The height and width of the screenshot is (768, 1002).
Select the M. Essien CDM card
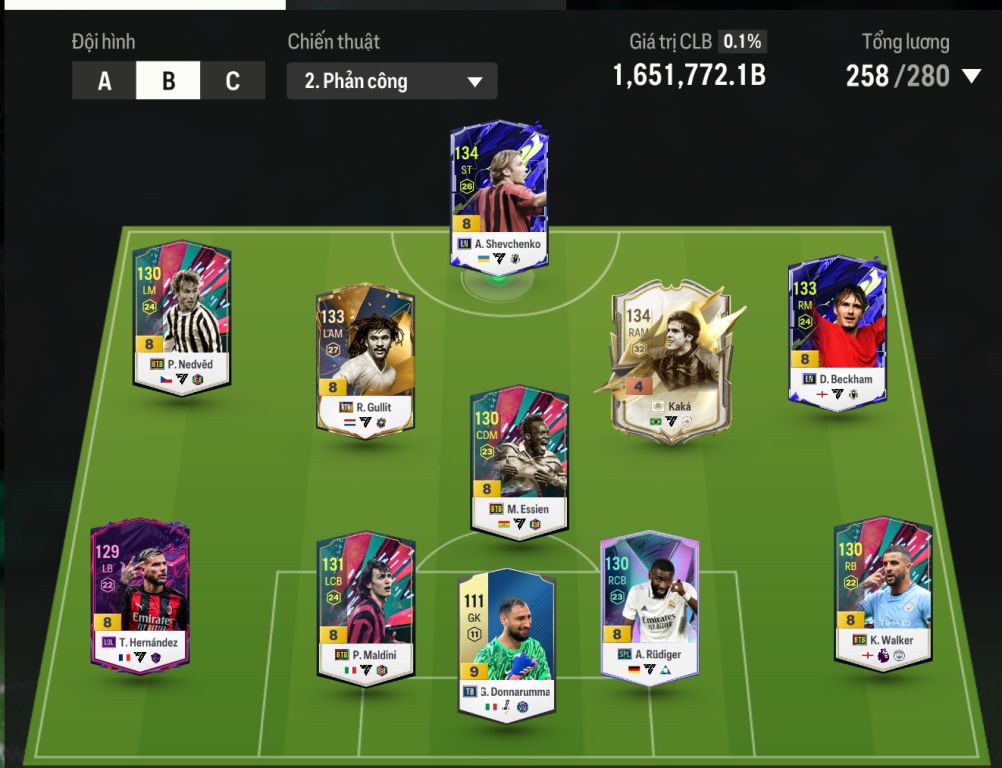pyautogui.click(x=520, y=462)
